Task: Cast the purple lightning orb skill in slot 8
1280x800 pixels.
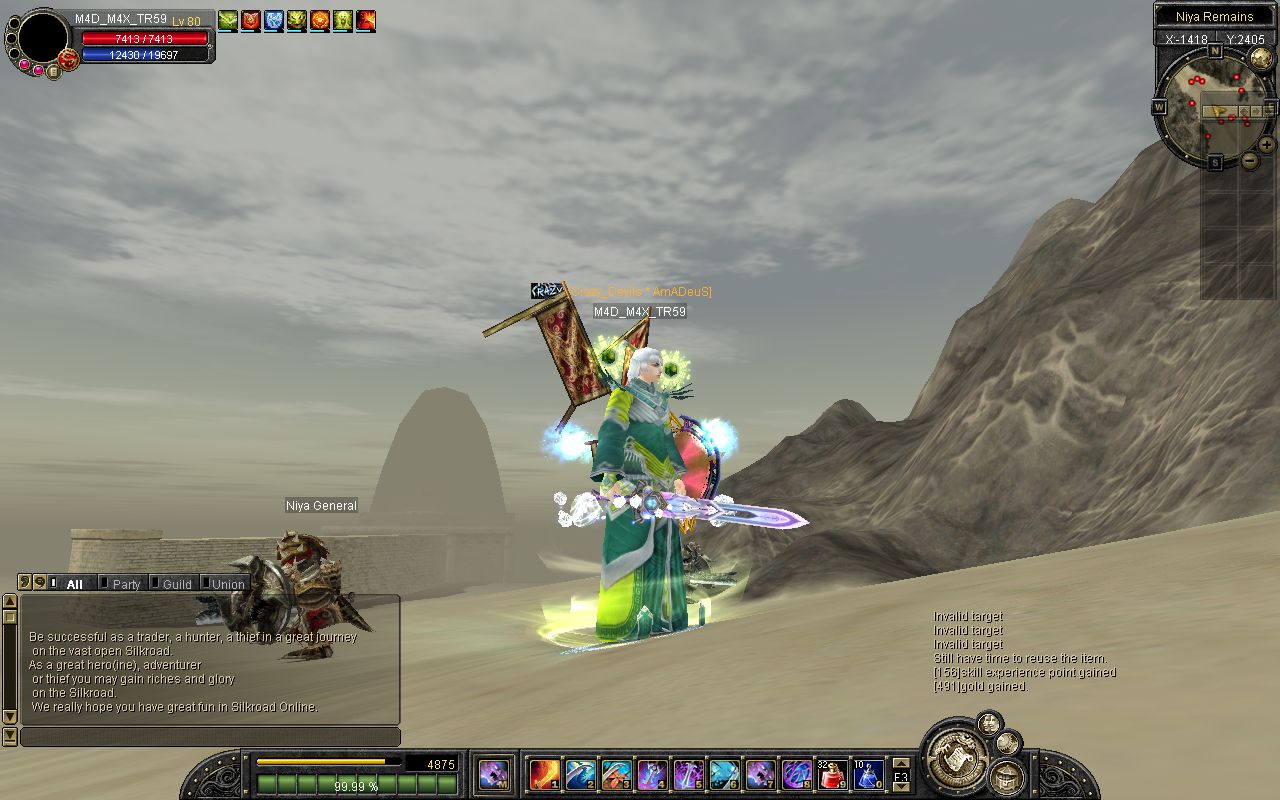Action: coord(796,774)
